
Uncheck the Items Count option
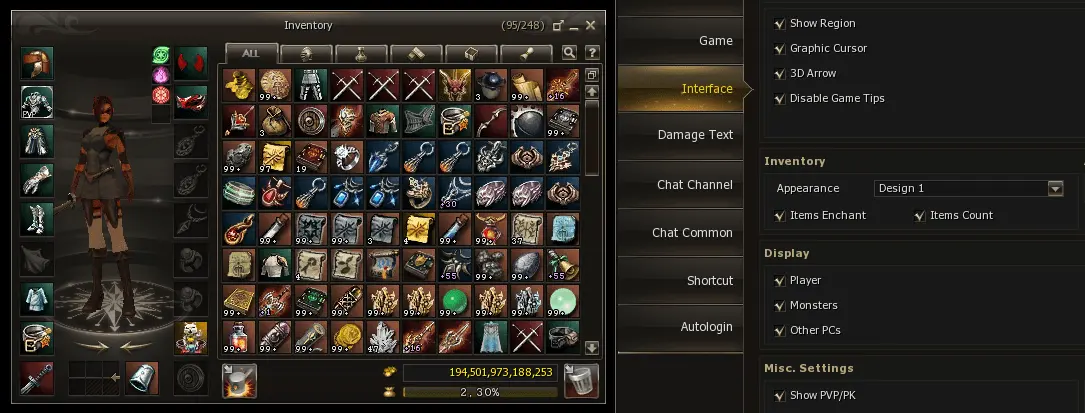click(920, 215)
